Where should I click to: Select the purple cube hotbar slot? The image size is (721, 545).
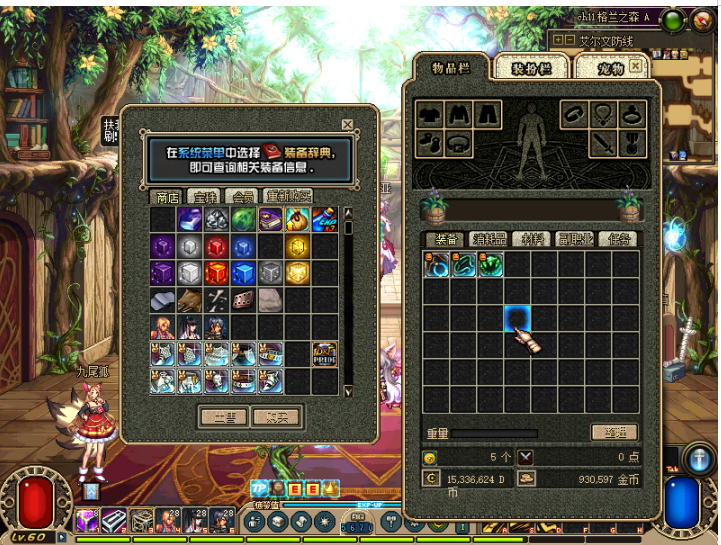tap(87, 520)
